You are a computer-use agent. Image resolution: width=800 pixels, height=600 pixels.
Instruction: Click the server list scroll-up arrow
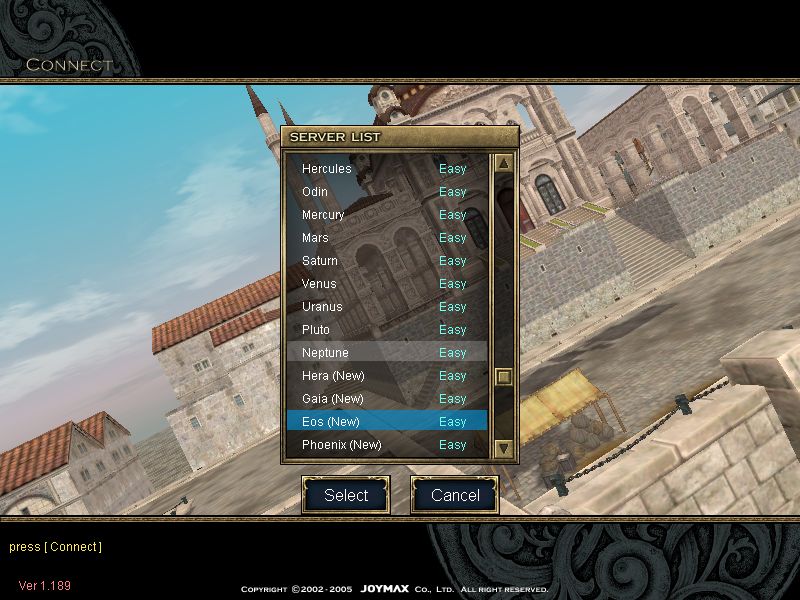(504, 163)
